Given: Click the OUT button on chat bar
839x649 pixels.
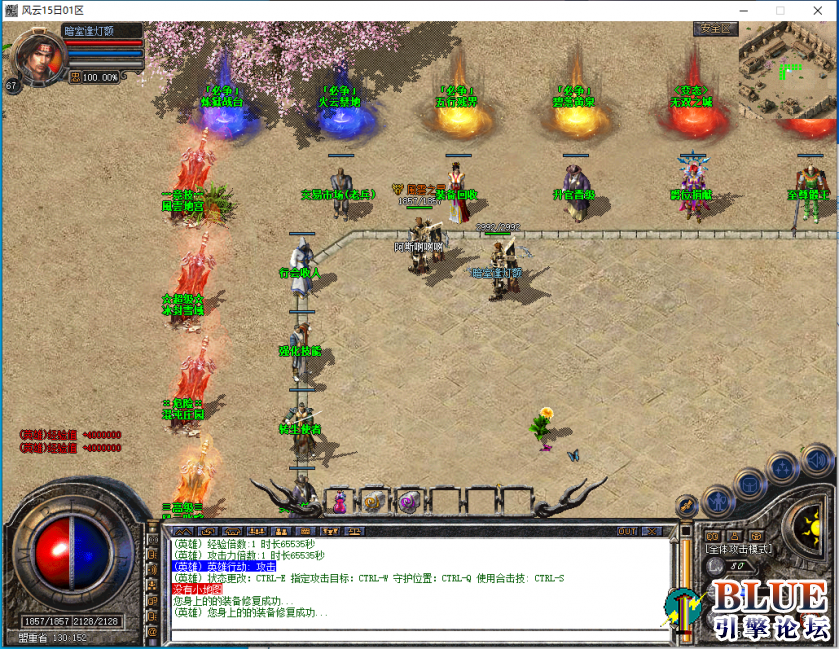Looking at the screenshot, I should coord(627,531).
